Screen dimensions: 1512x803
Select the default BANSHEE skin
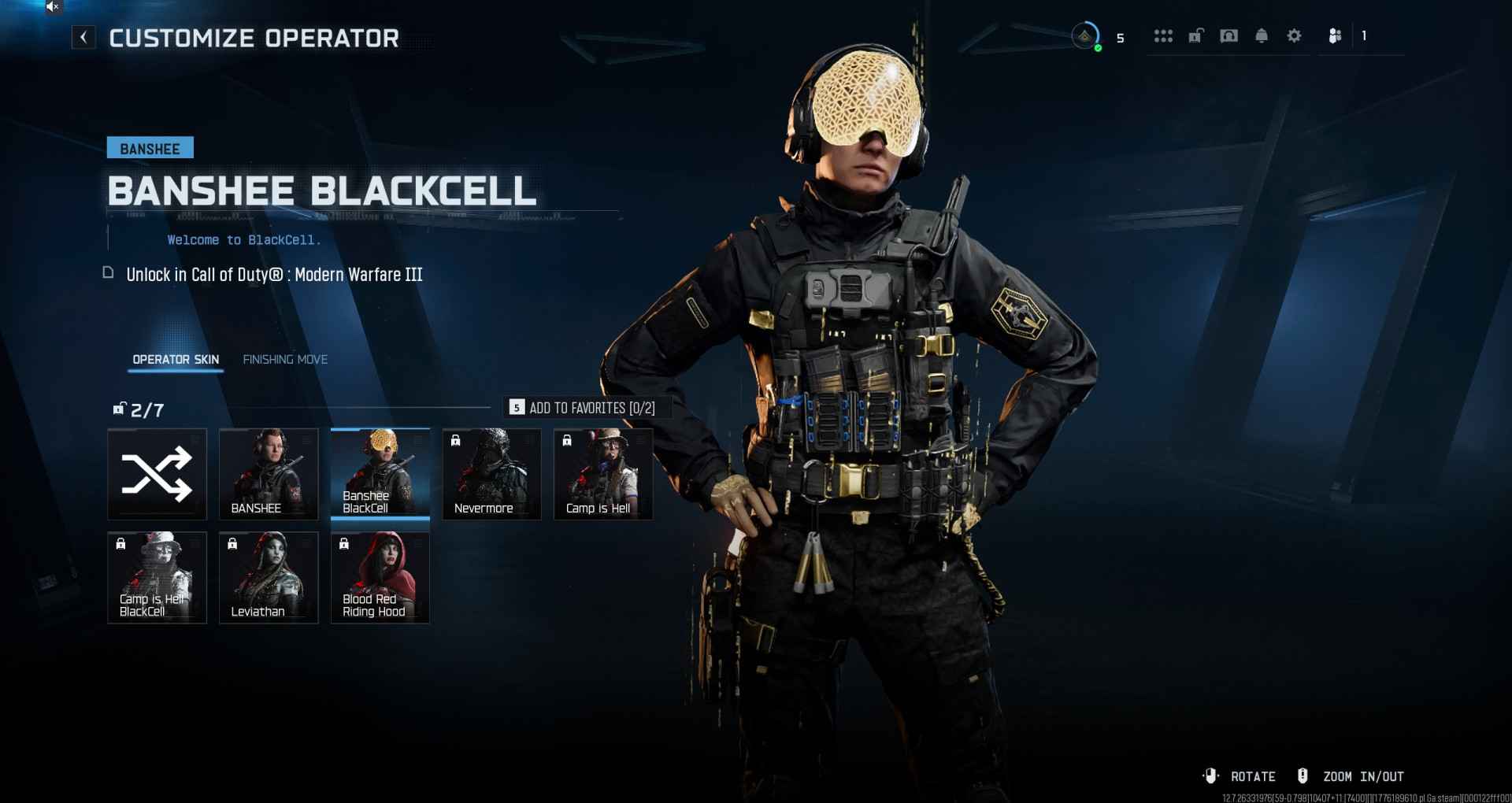tap(269, 474)
